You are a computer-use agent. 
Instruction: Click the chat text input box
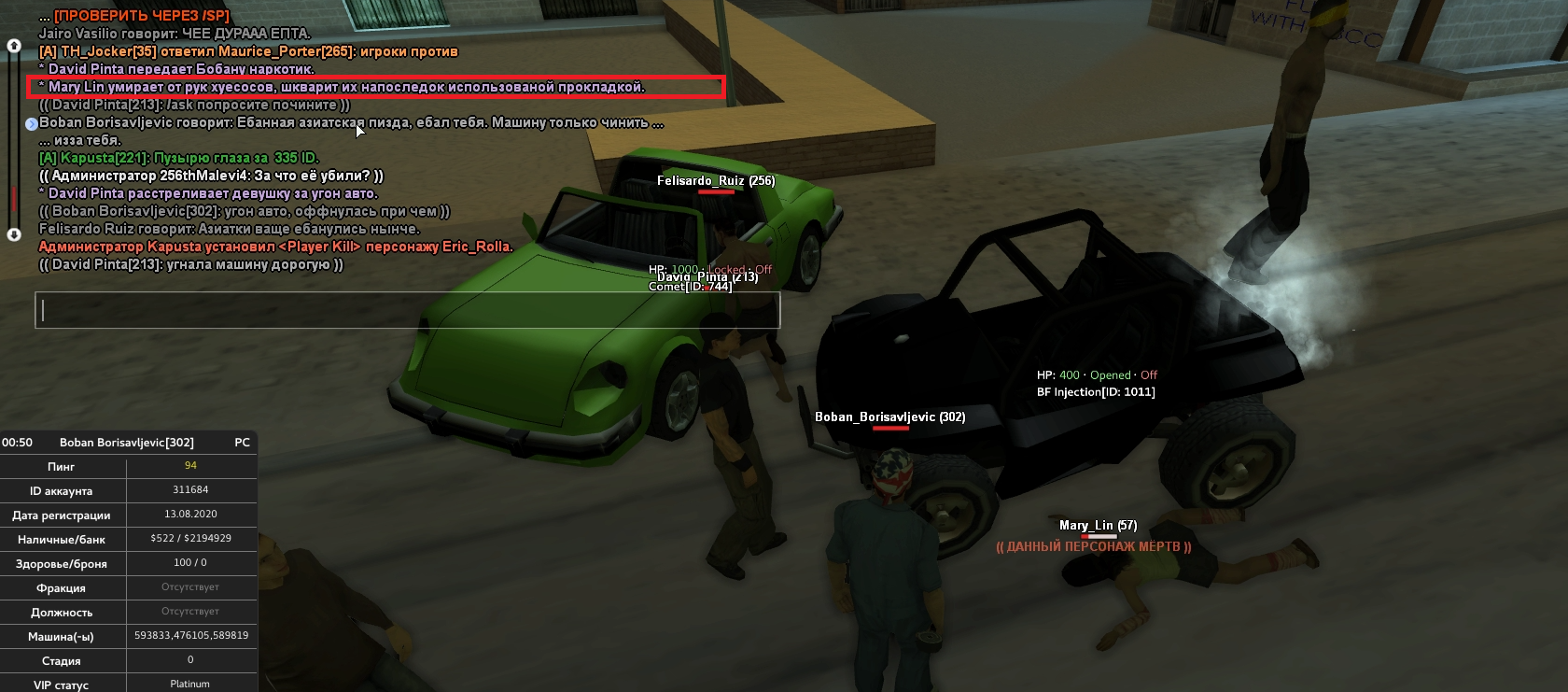407,310
